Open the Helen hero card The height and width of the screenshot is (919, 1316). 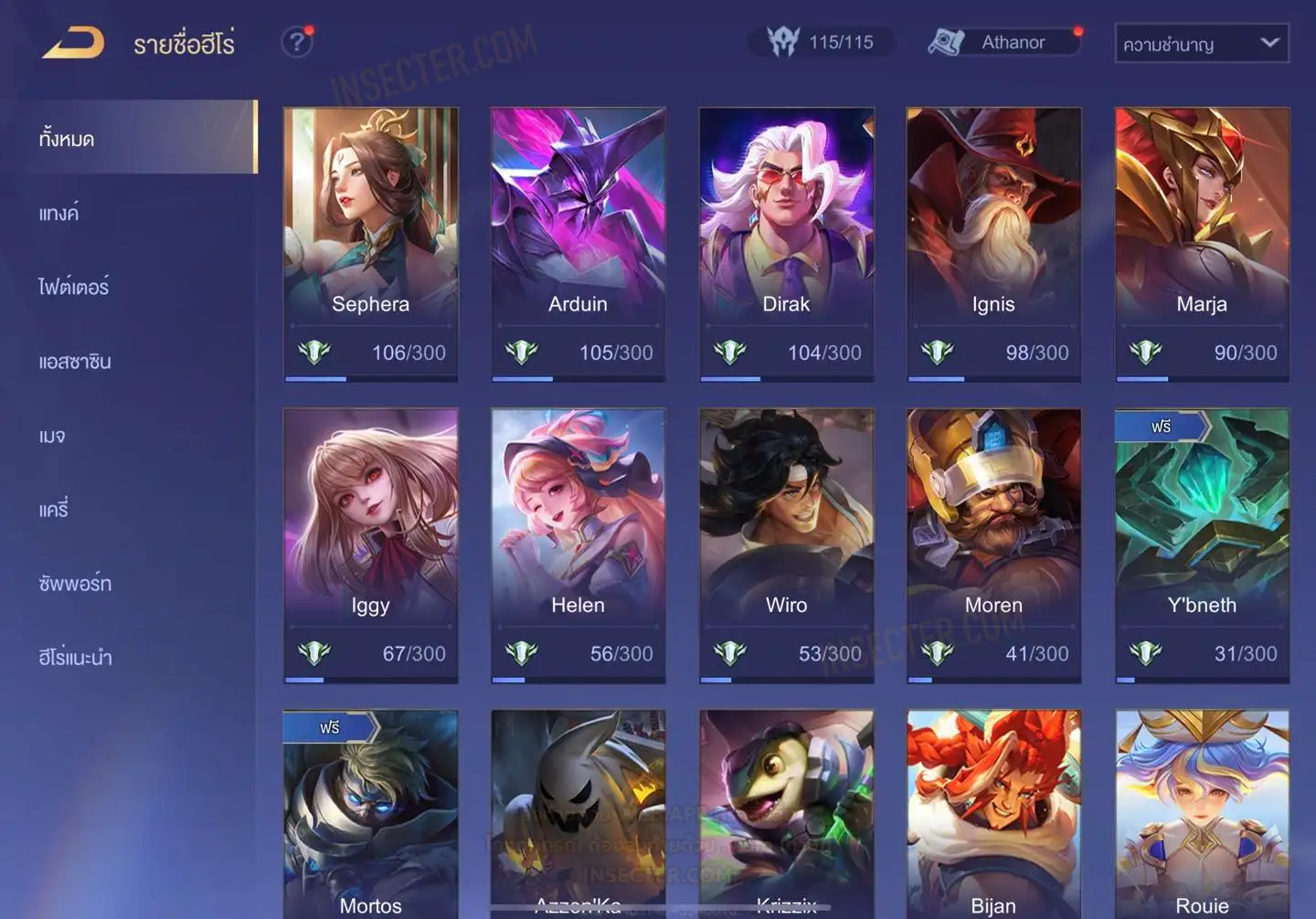578,544
